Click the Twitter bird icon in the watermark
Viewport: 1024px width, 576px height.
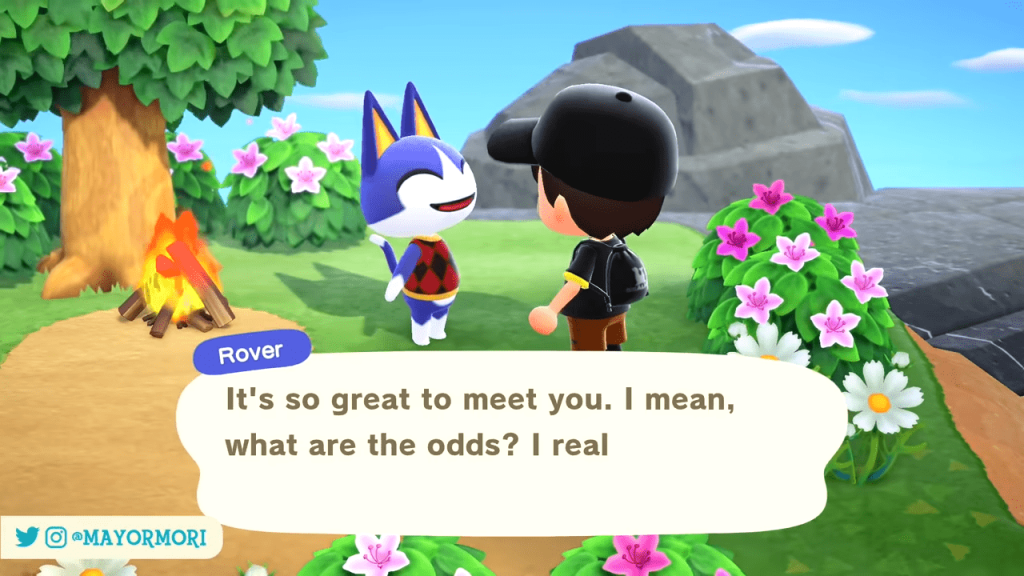[x=28, y=538]
